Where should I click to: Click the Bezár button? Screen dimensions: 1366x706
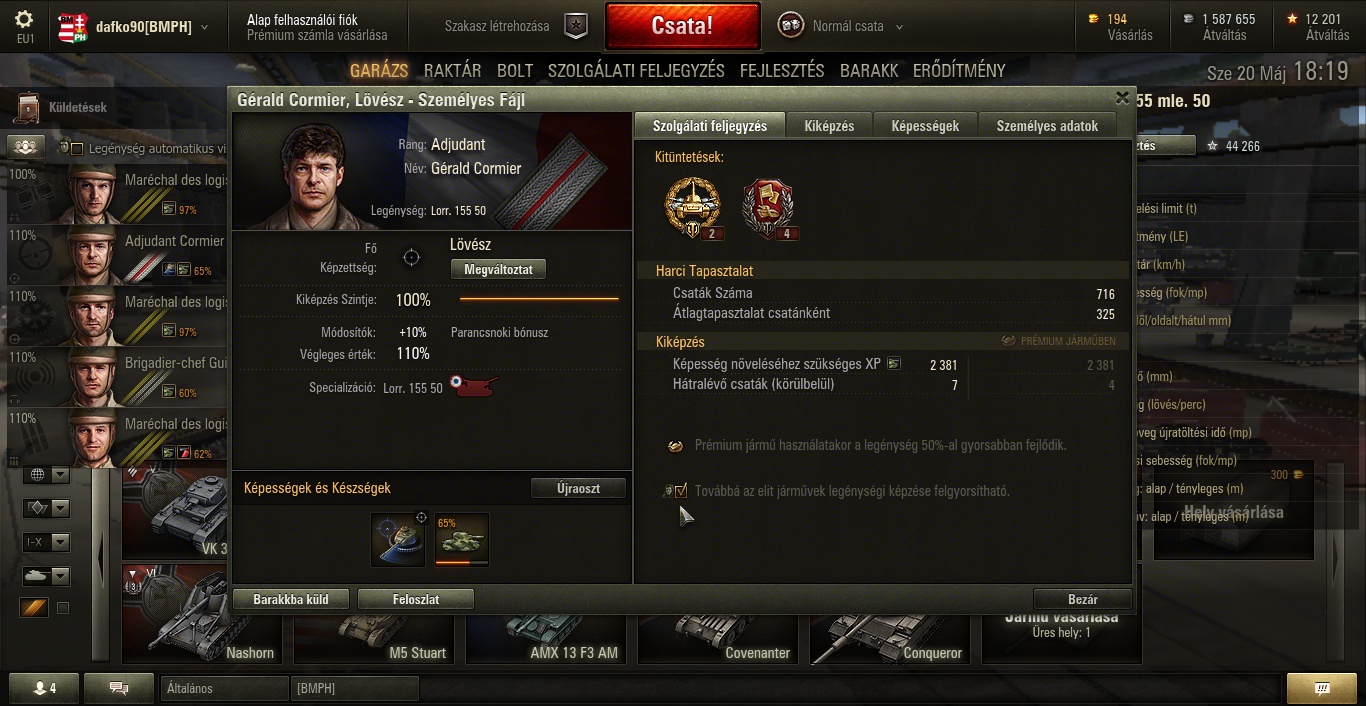pos(1082,599)
